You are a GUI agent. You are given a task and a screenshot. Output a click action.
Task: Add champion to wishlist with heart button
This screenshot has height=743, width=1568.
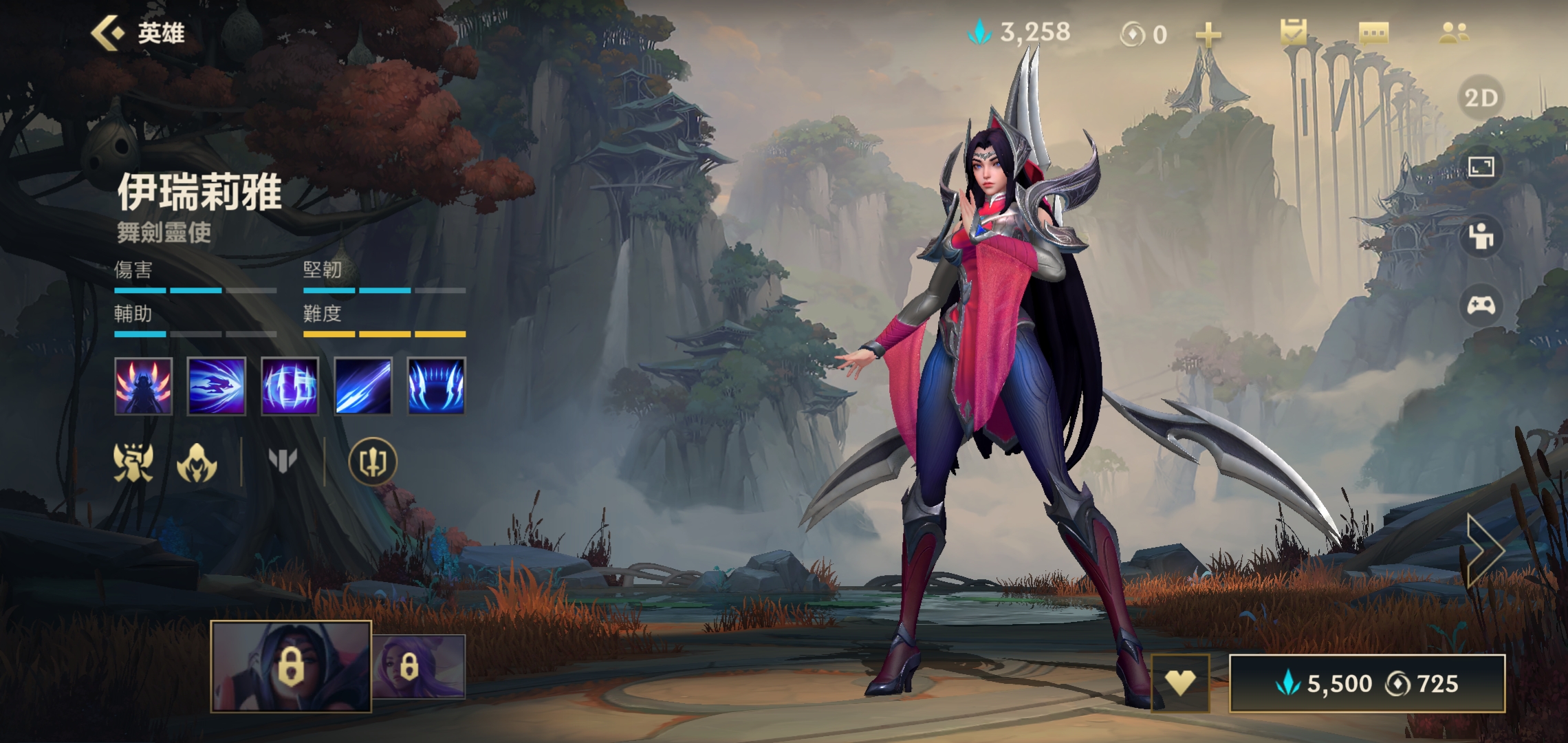pos(1180,683)
